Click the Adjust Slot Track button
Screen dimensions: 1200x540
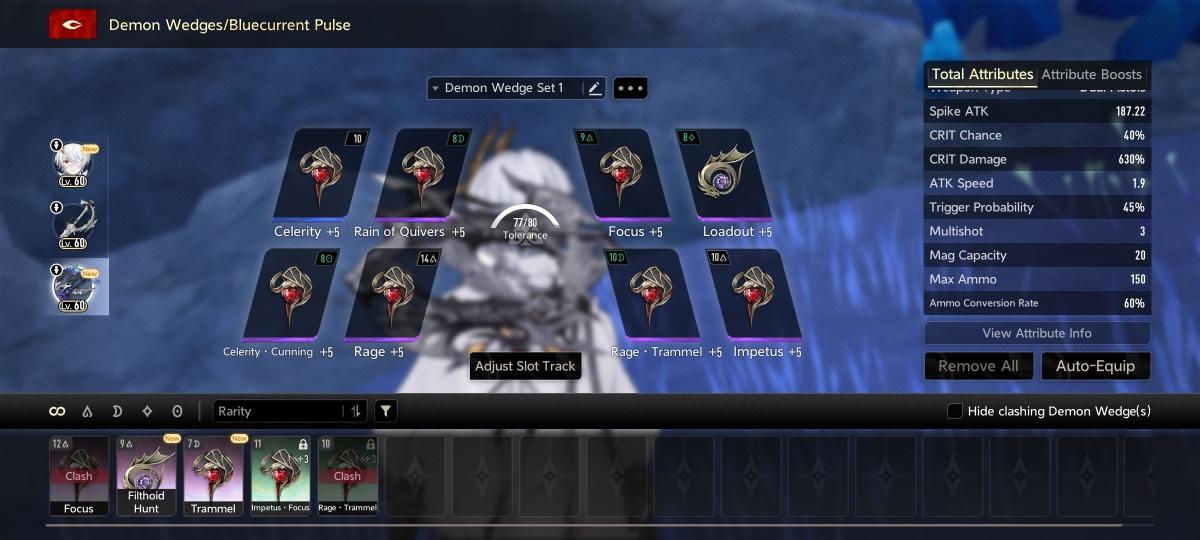click(525, 366)
